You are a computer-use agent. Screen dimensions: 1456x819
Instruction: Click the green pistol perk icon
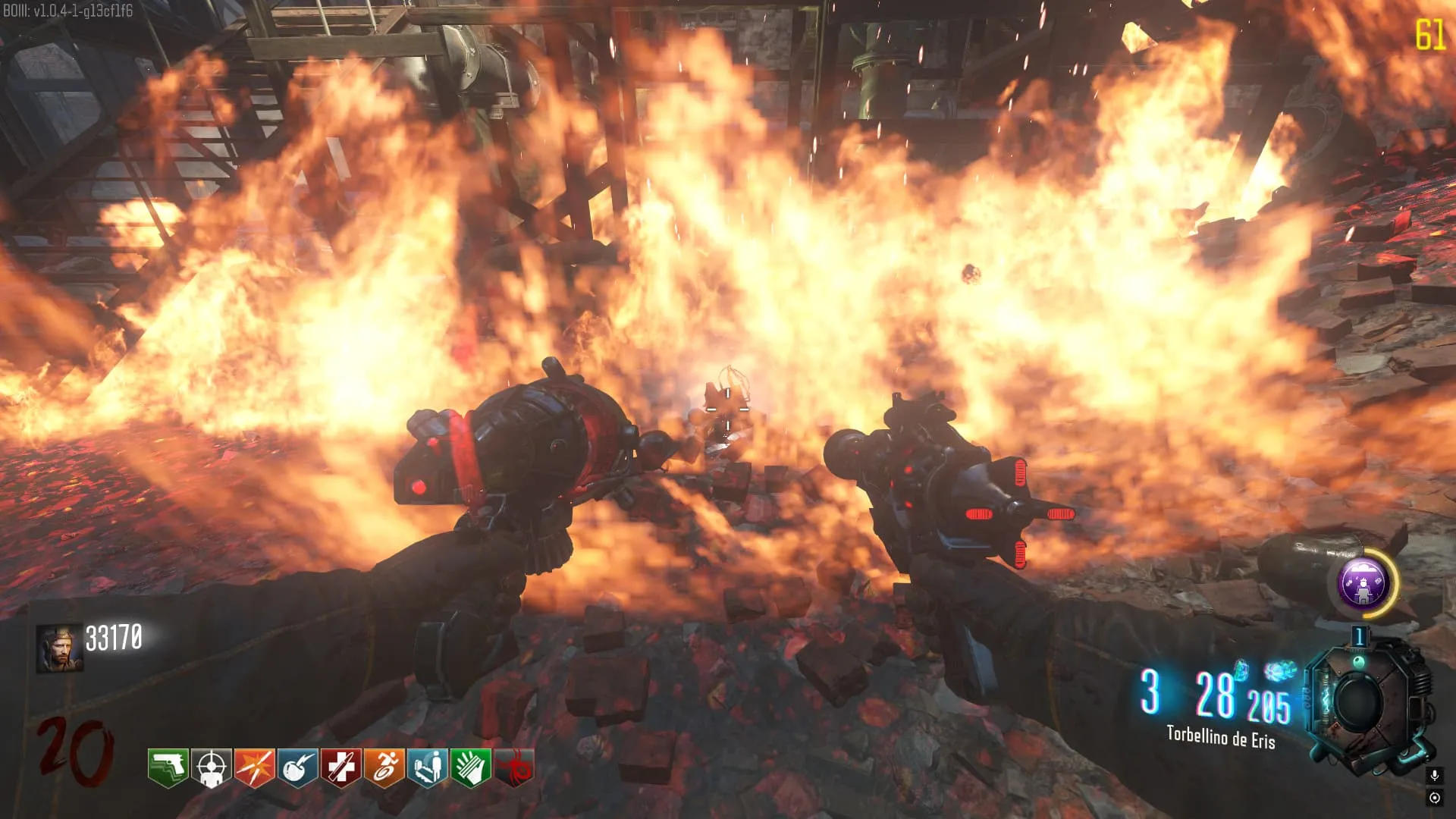[168, 767]
